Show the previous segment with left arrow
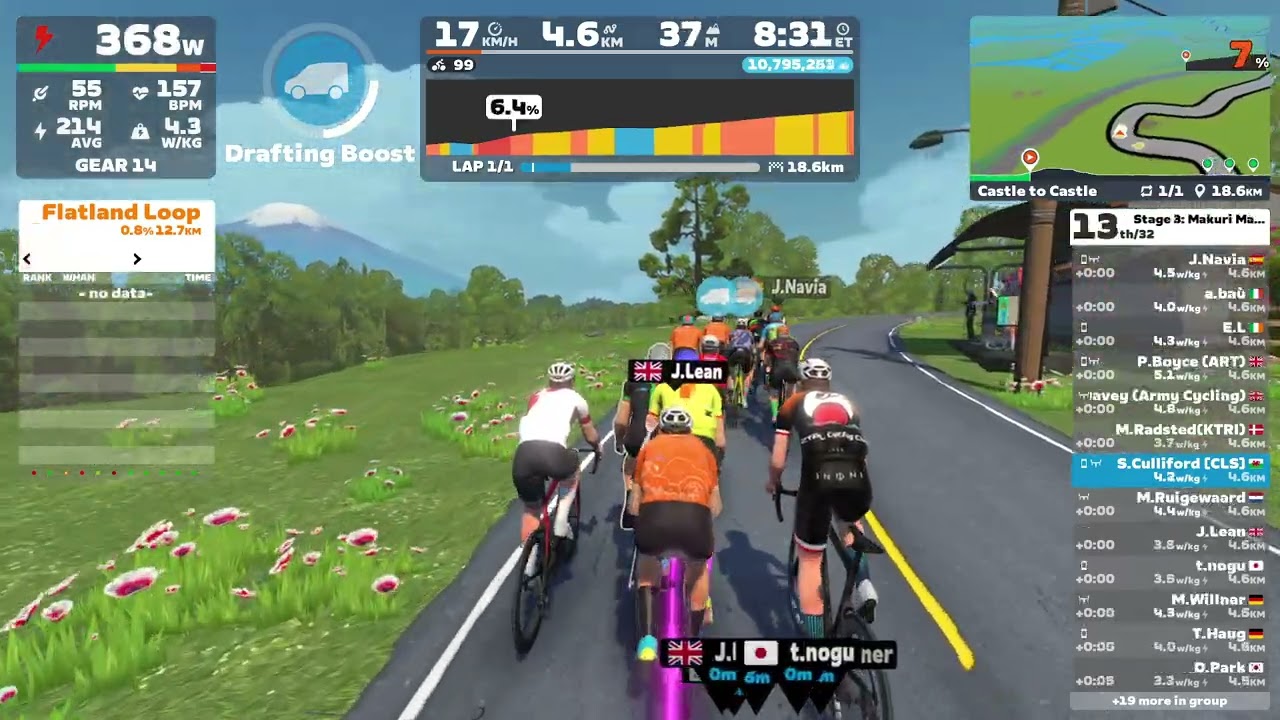Viewport: 1280px width, 720px height. click(x=27, y=259)
